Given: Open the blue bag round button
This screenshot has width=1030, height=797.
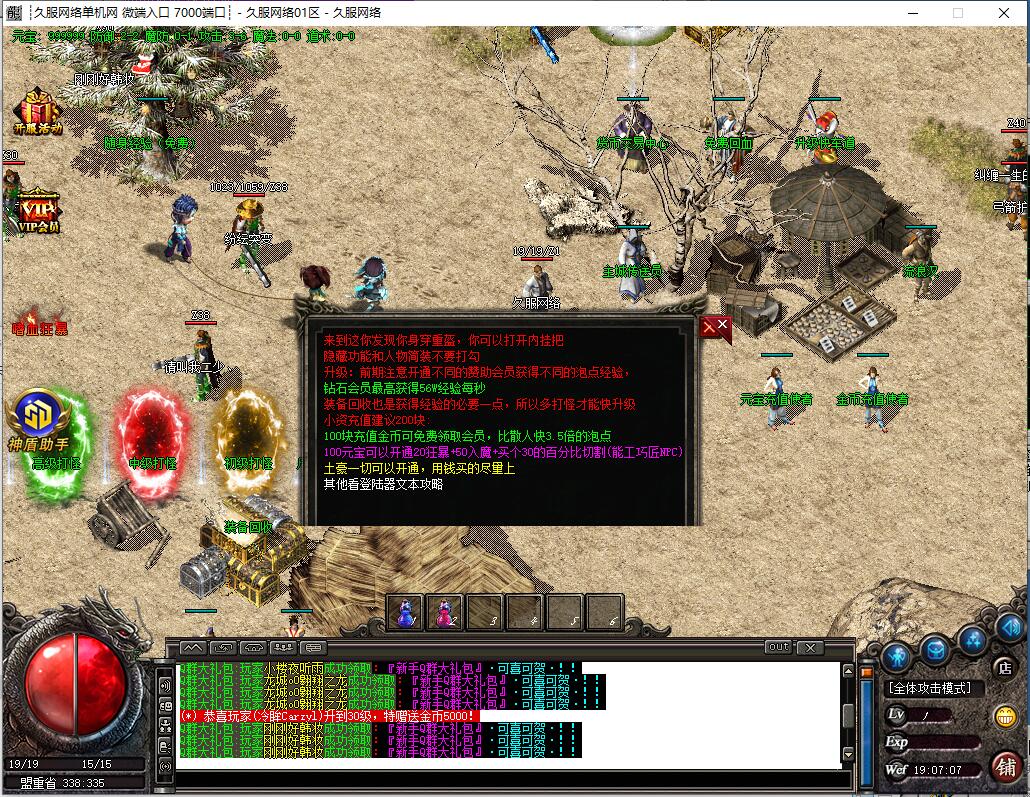Looking at the screenshot, I should click(x=934, y=649).
